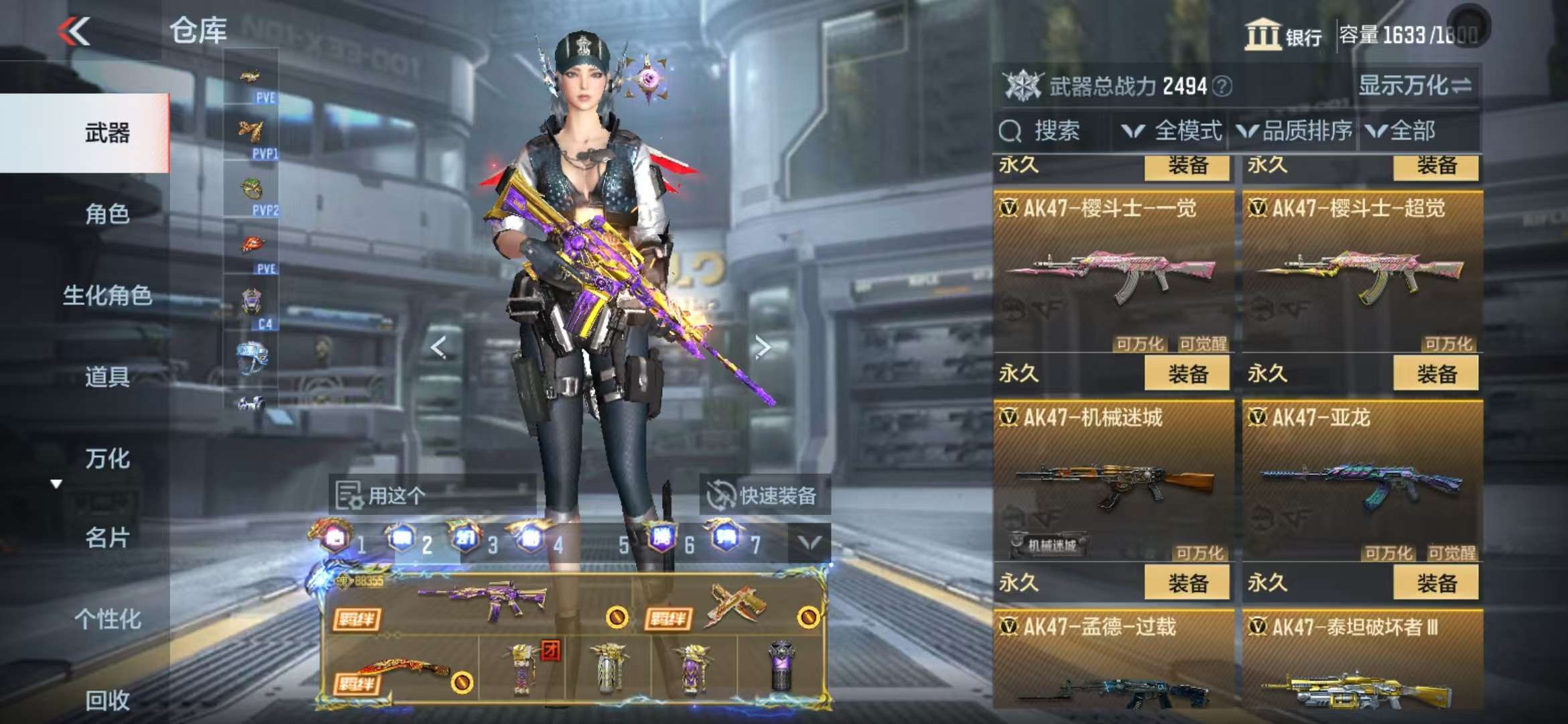
Task: Open the 个性化 tab
Action: coord(107,619)
